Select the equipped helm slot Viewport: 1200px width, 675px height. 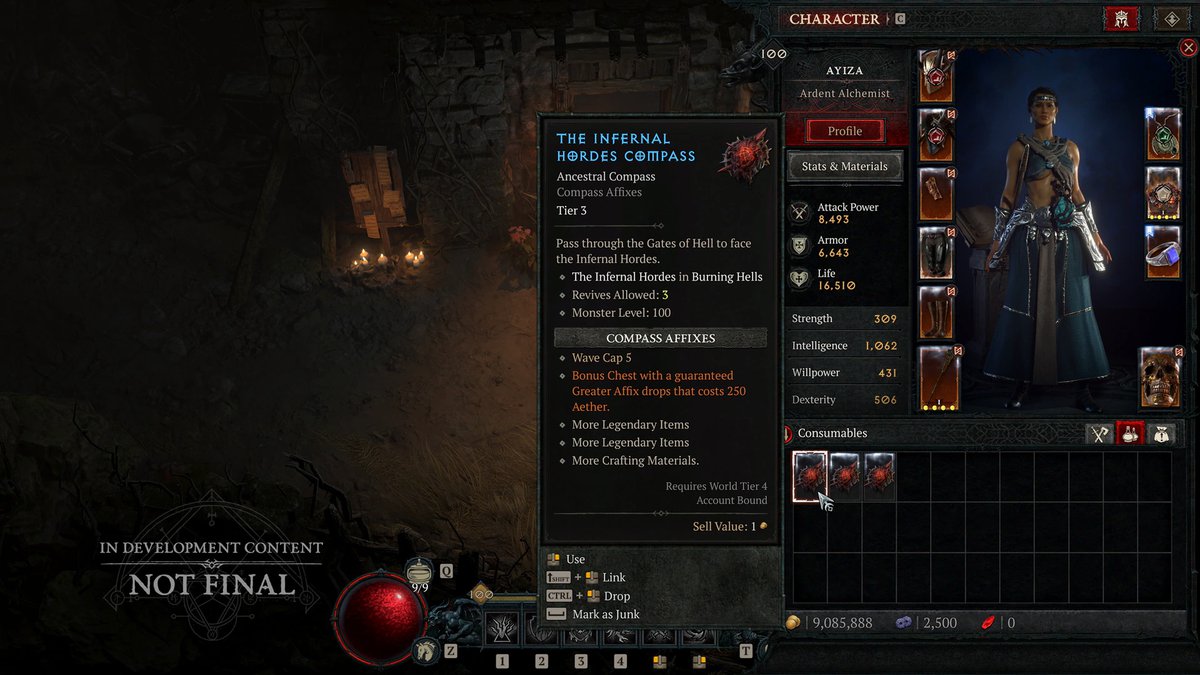(x=937, y=76)
